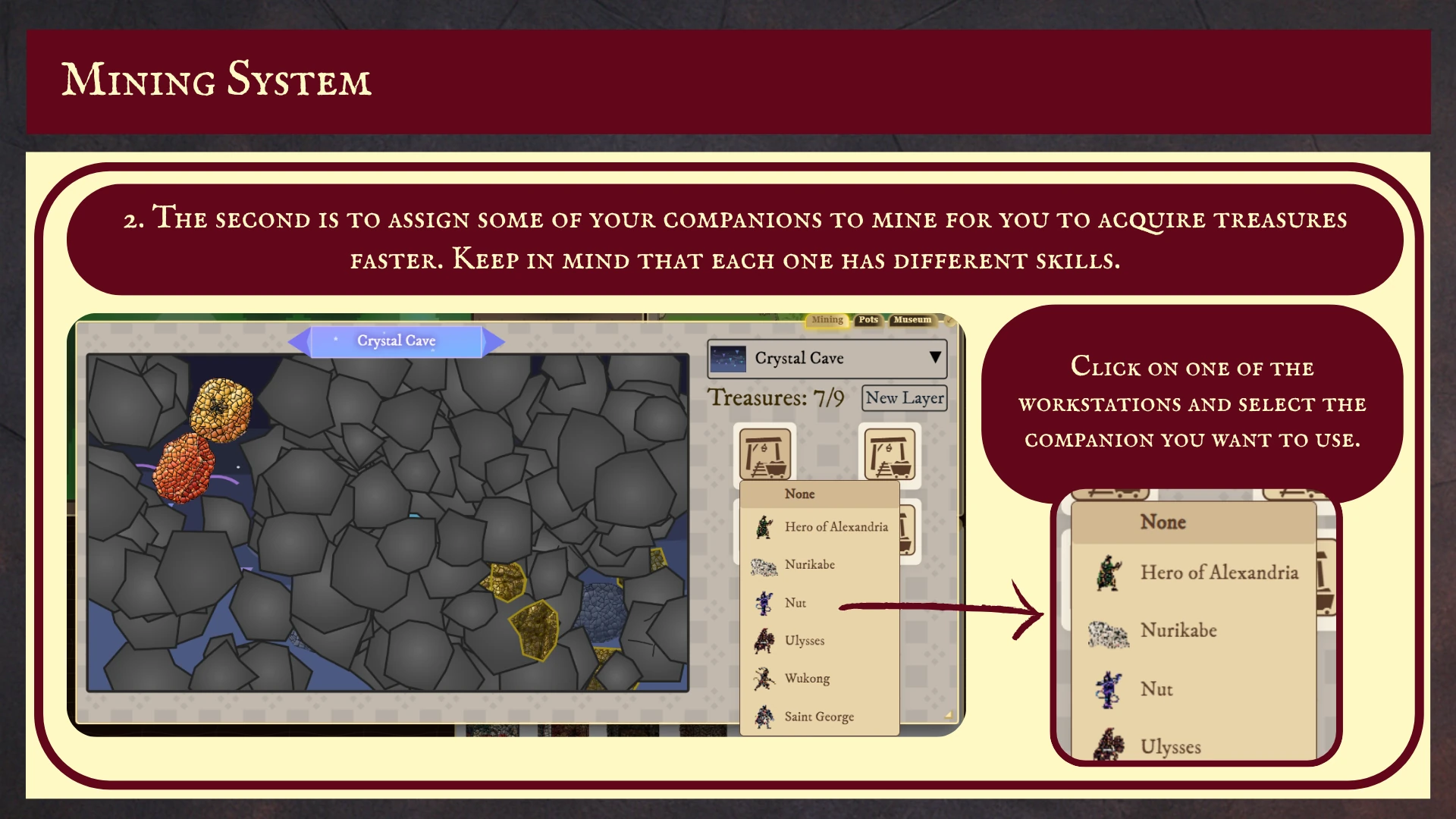The width and height of the screenshot is (1456, 819).
Task: Click the New Layer button
Action: 904,397
